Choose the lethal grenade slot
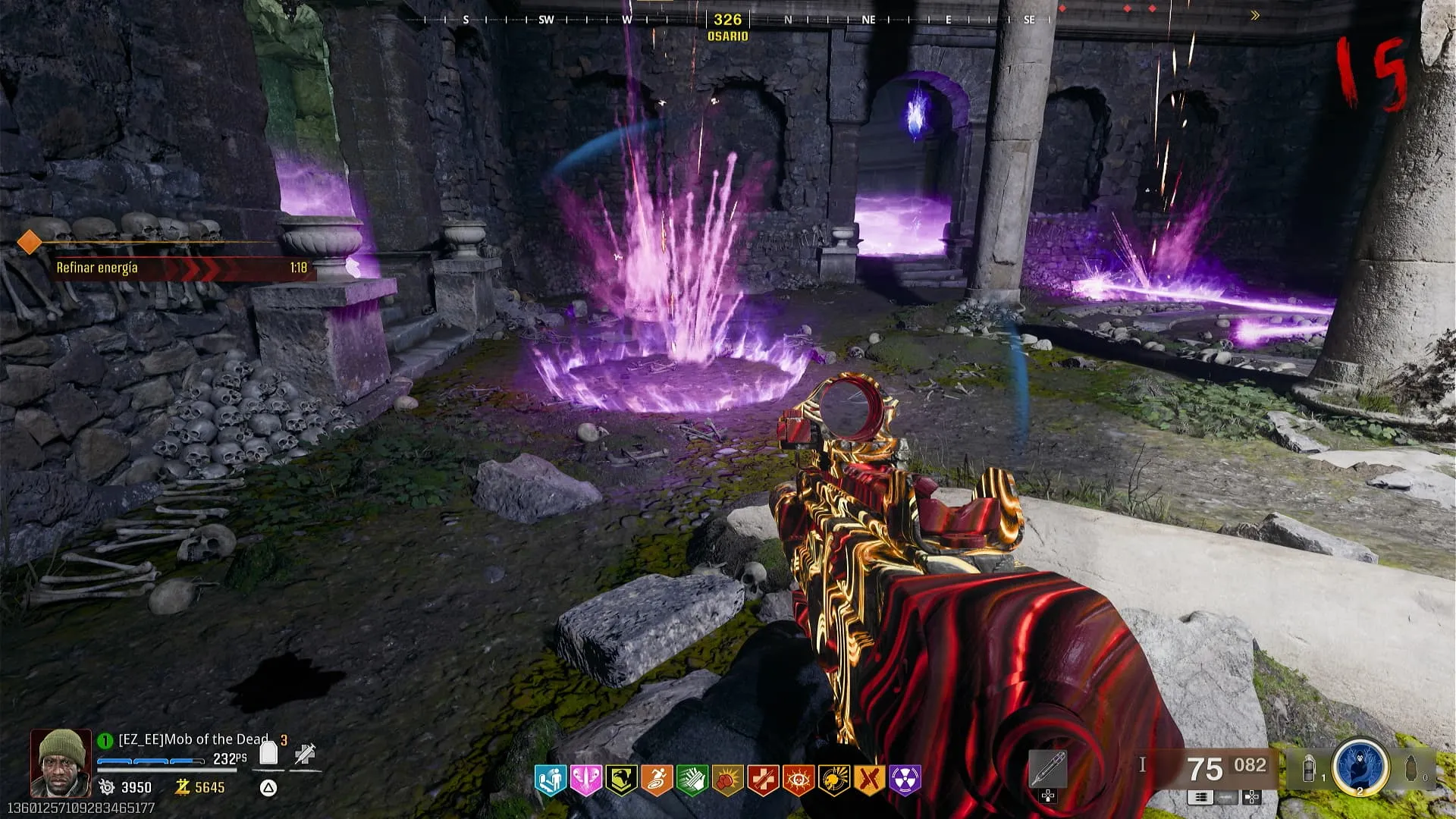1456x819 pixels. [1411, 767]
